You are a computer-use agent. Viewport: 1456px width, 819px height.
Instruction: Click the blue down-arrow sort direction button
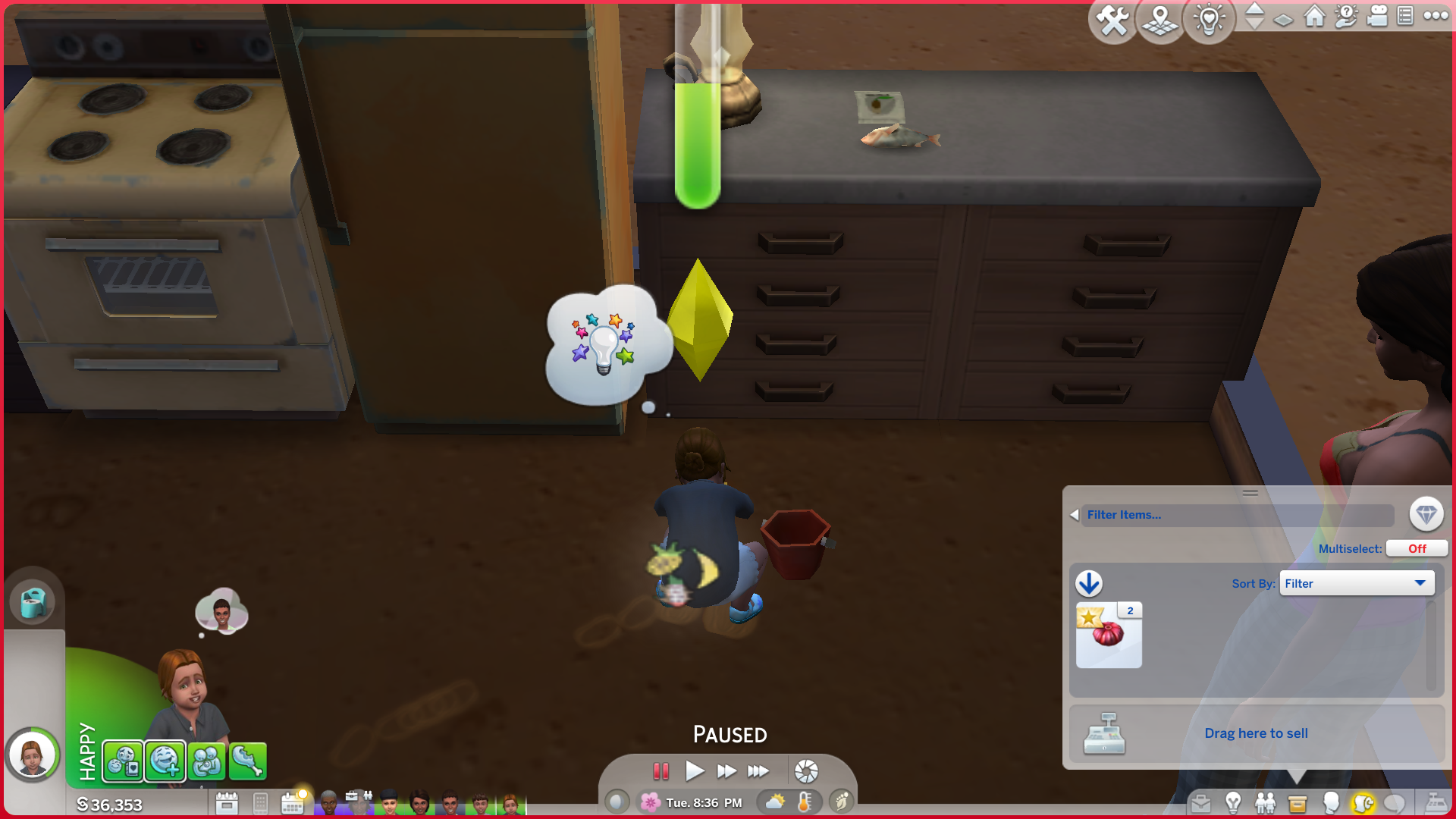click(x=1089, y=583)
